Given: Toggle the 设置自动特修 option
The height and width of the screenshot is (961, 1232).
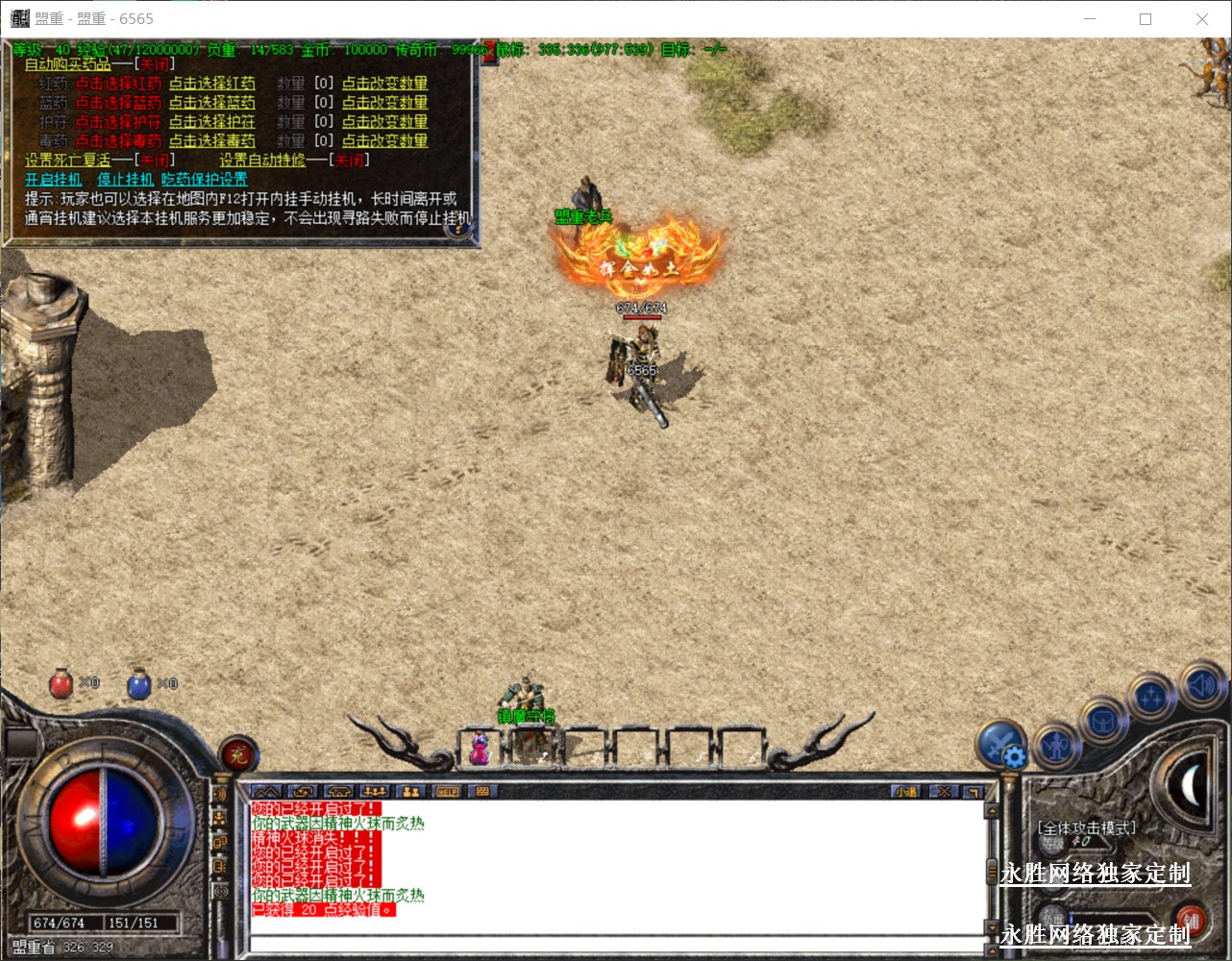Looking at the screenshot, I should tap(349, 160).
